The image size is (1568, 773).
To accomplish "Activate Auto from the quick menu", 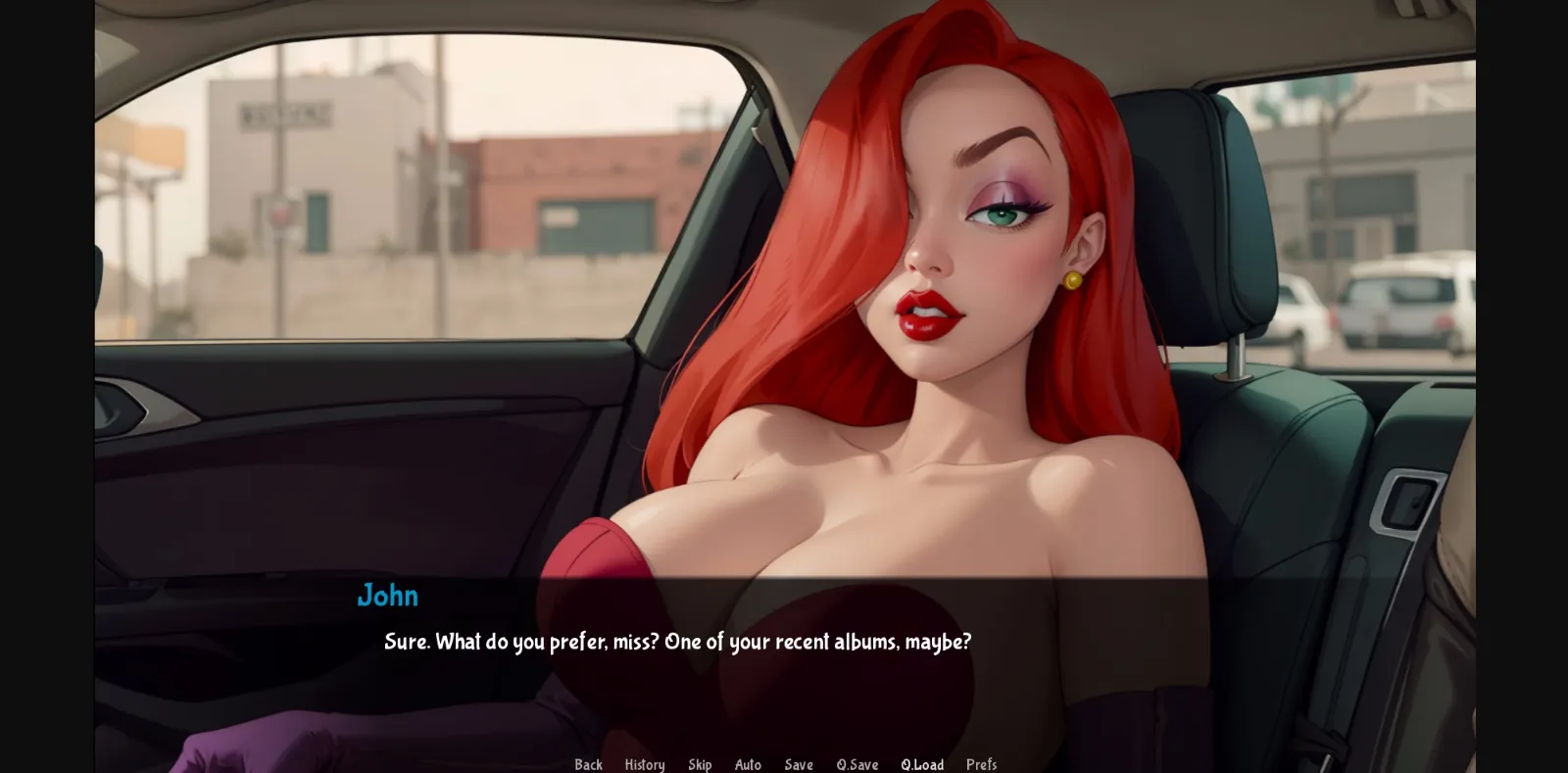I will pyautogui.click(x=748, y=764).
